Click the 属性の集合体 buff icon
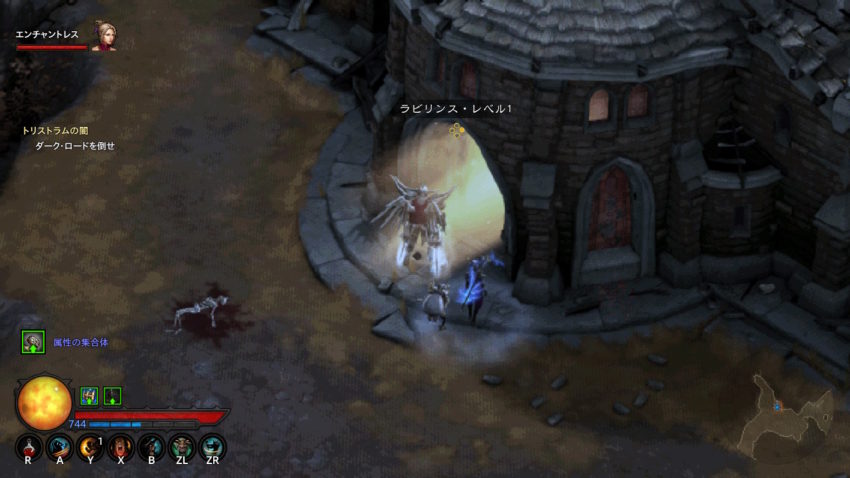850x478 pixels. 33,343
